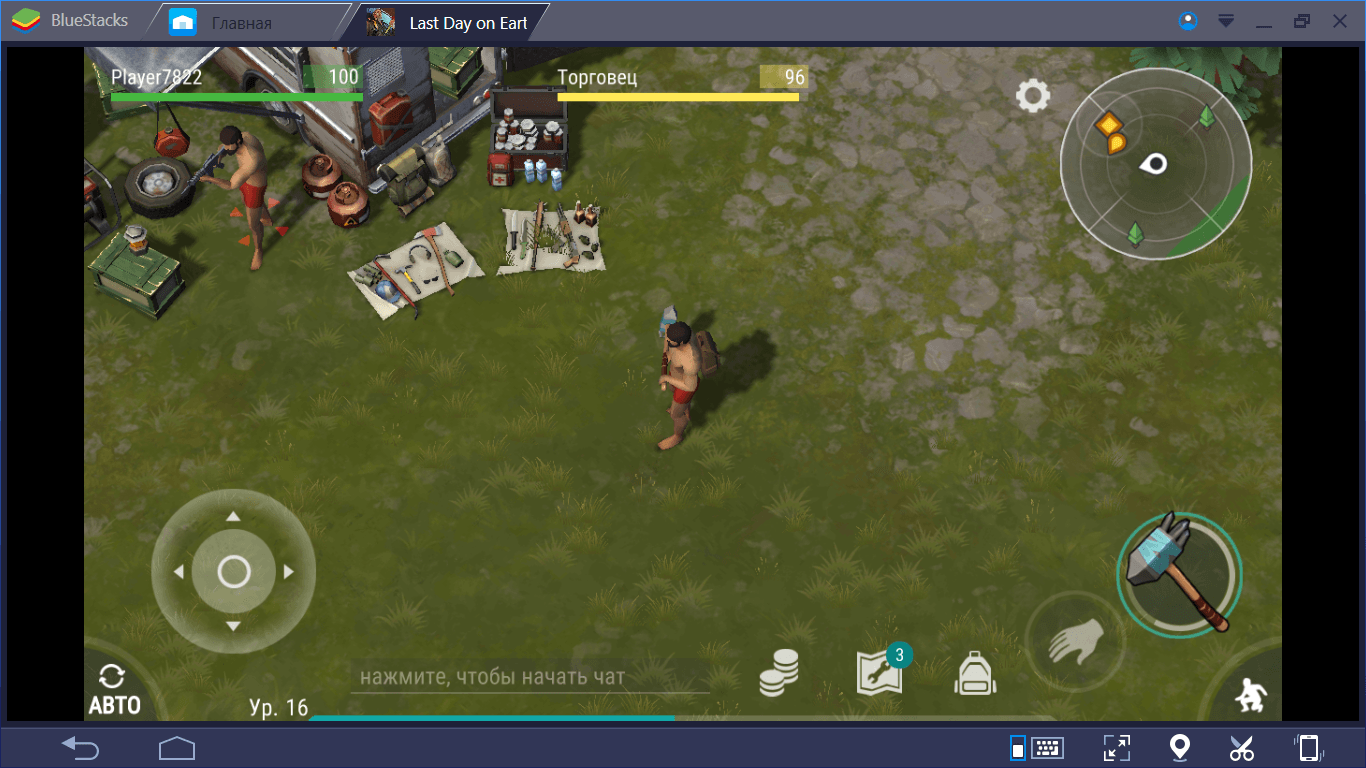
Task: Open the blueprint crafting map icon
Action: (x=880, y=674)
